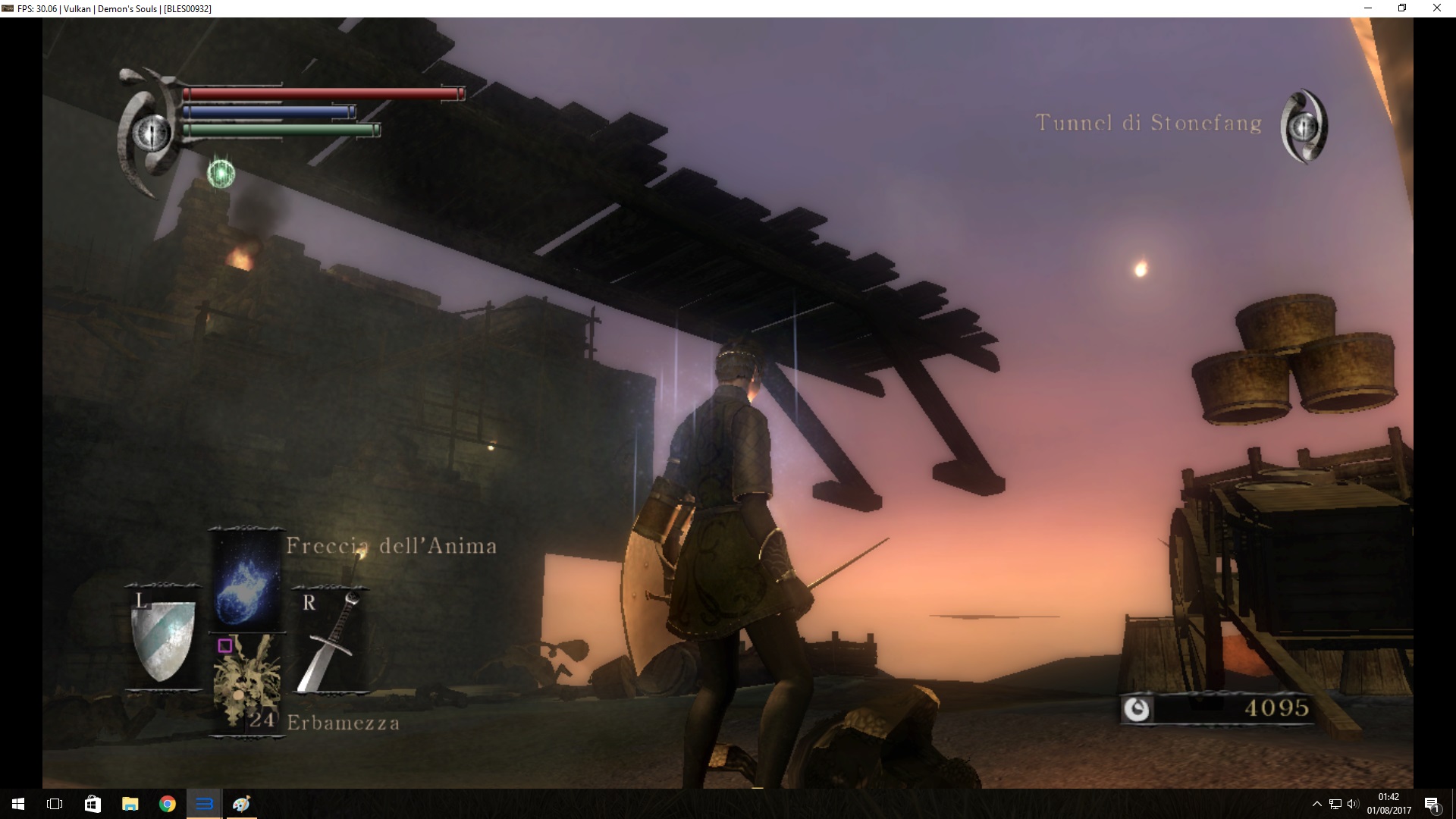Click the green glowing status effect icon
1456x819 pixels.
click(221, 174)
